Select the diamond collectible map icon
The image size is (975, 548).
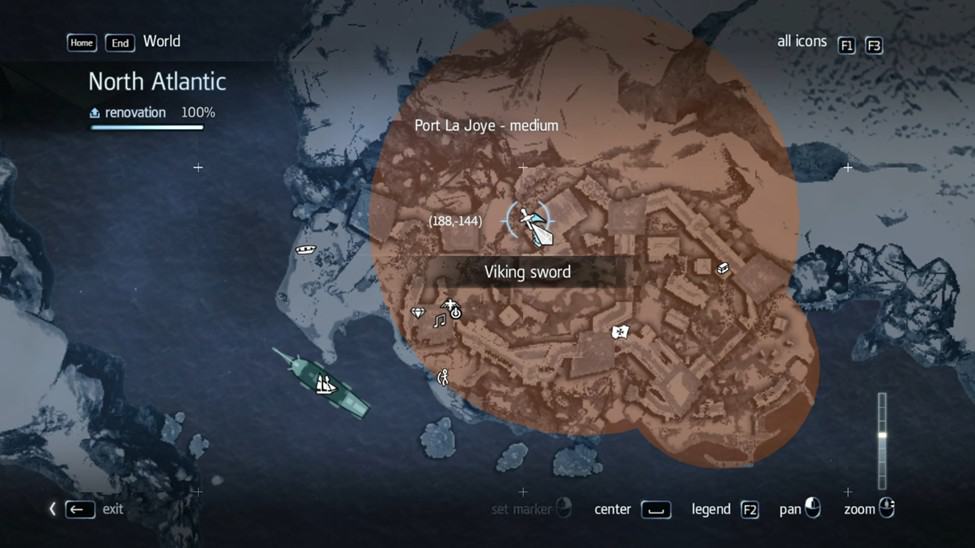[418, 312]
